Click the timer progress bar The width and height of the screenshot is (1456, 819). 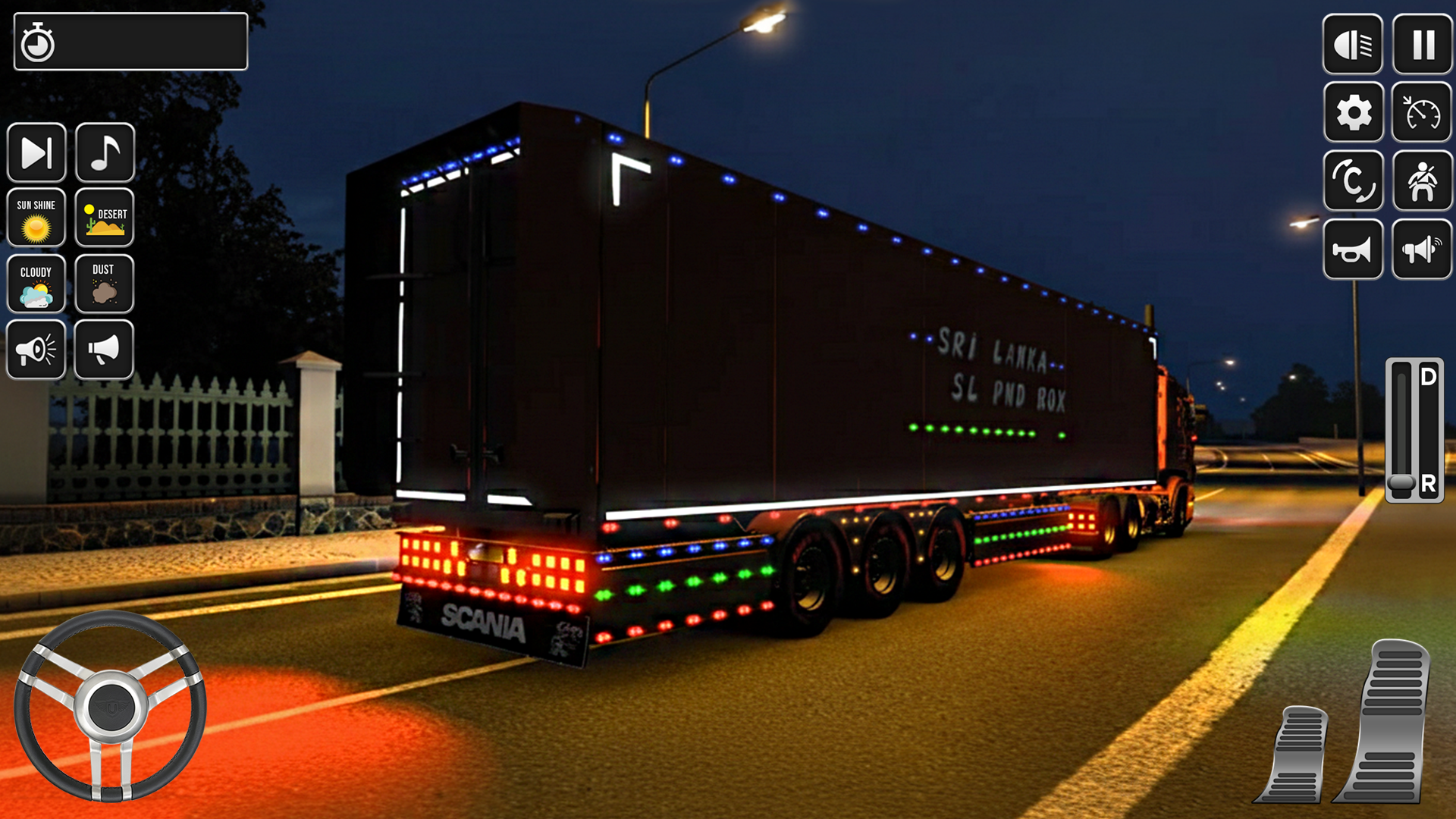(129, 42)
